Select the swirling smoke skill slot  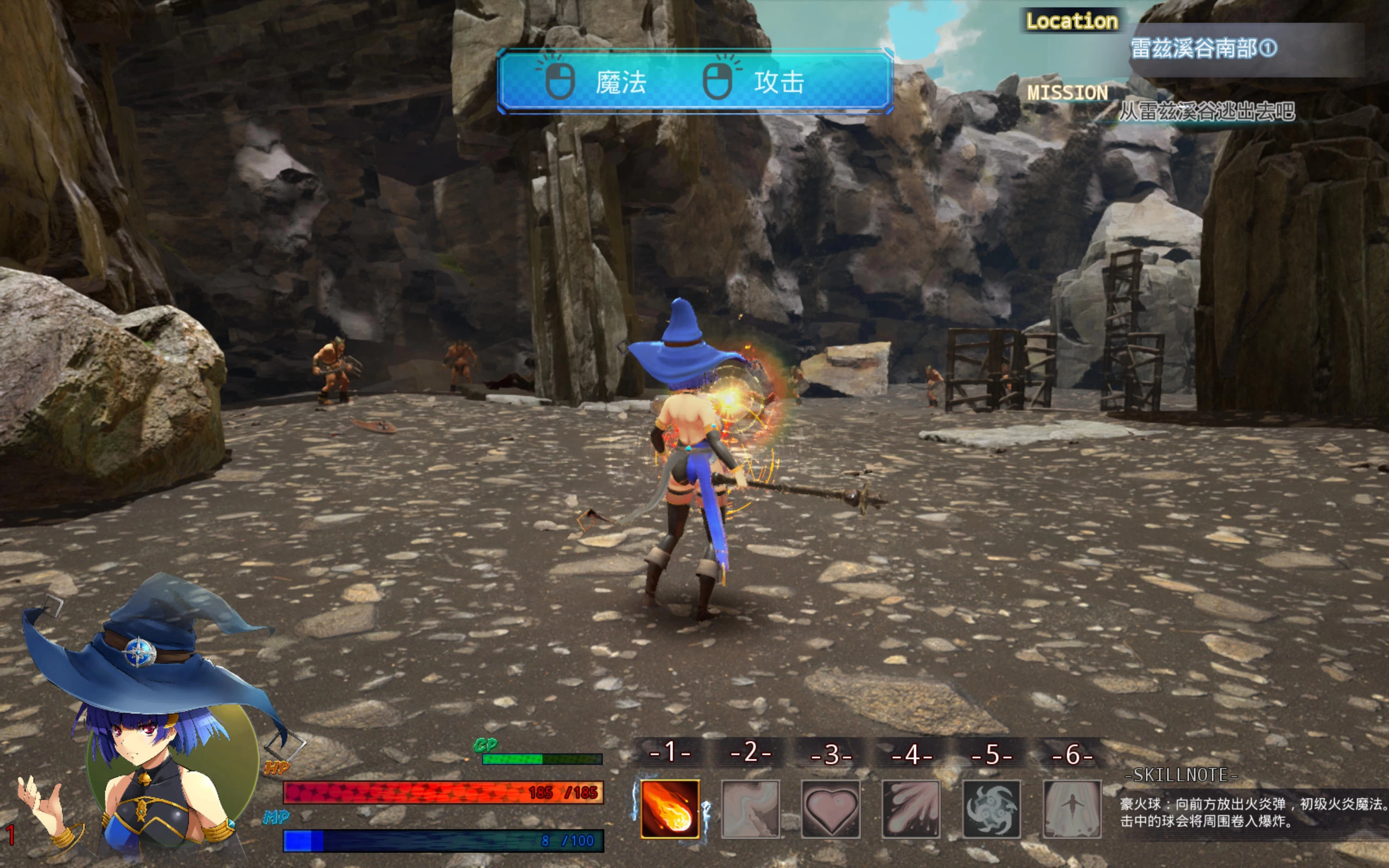[x=750, y=809]
